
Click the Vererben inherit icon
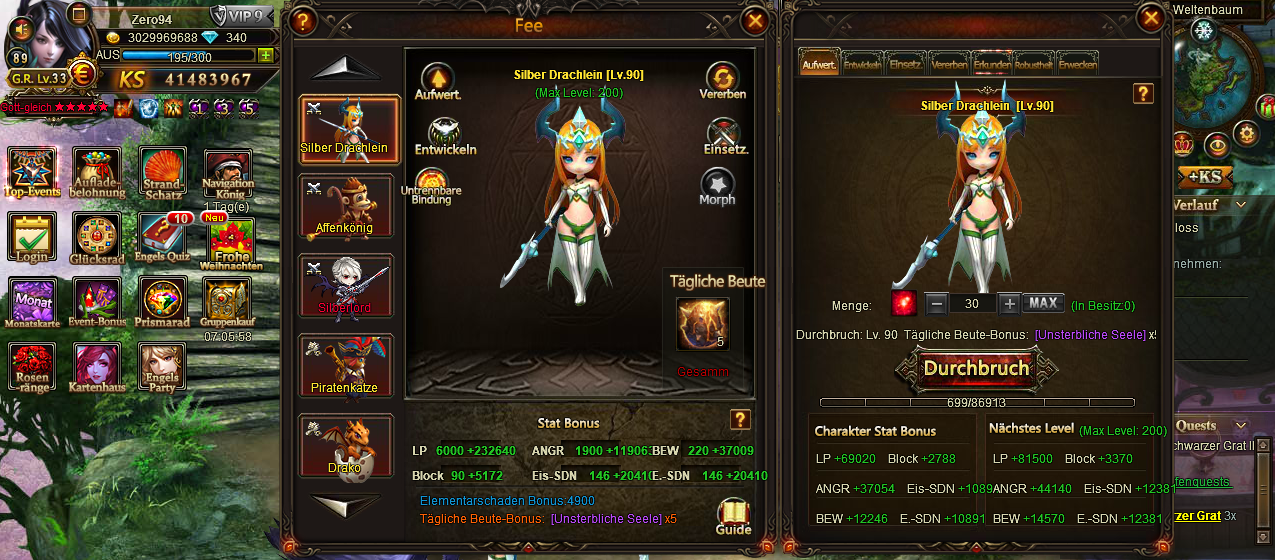tap(721, 80)
